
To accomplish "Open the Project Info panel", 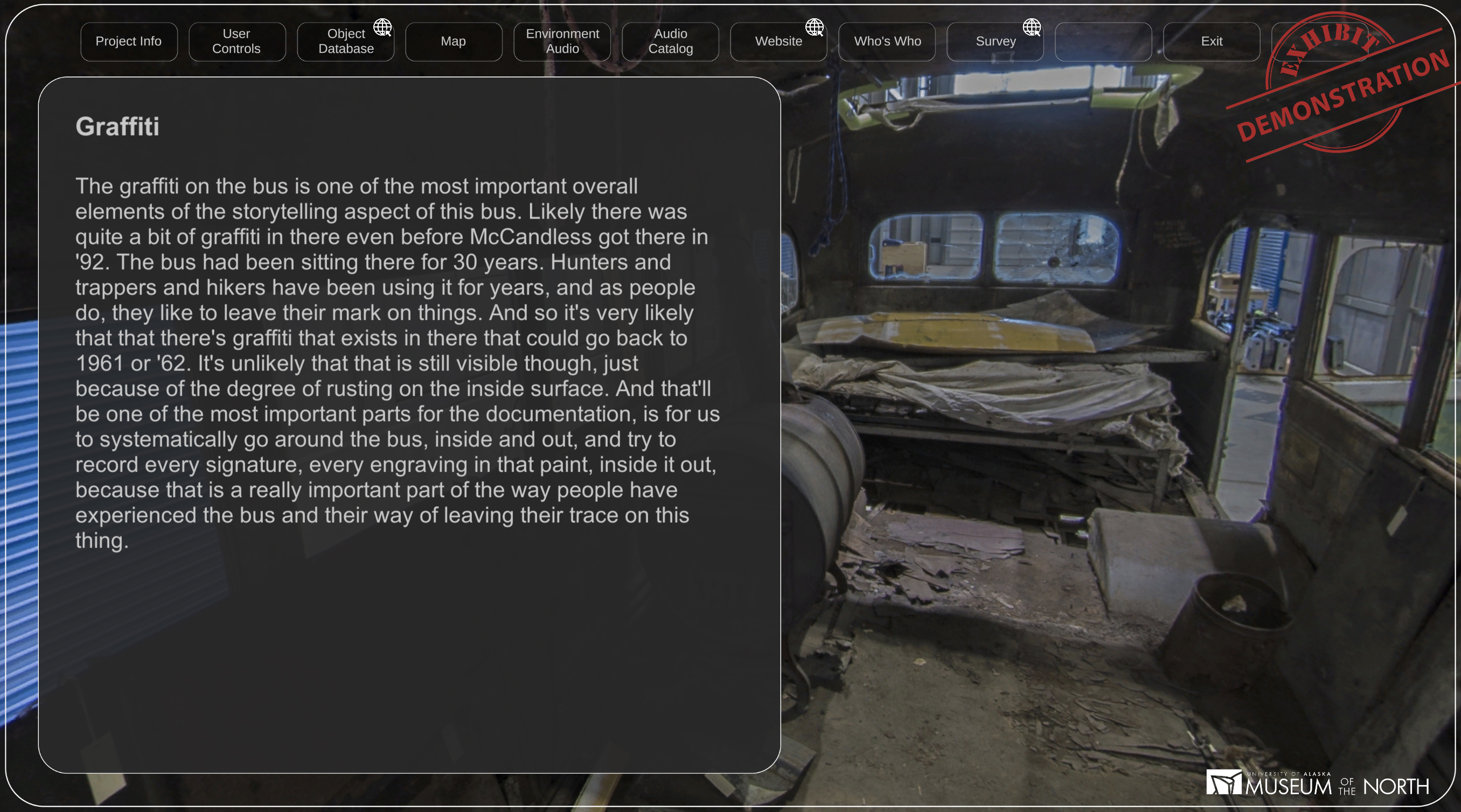I will tap(129, 41).
